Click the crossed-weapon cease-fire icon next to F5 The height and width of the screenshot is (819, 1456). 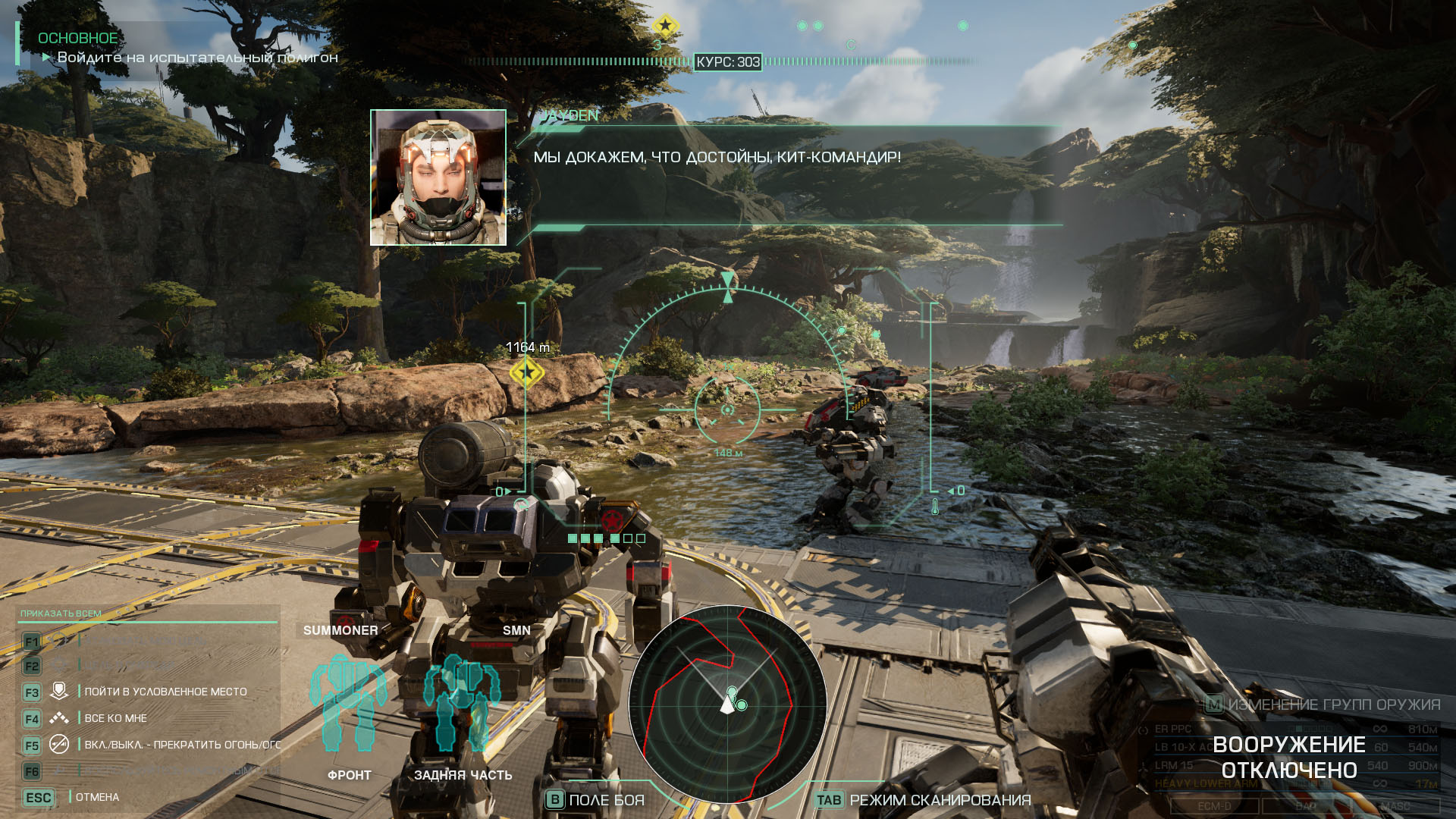click(59, 745)
